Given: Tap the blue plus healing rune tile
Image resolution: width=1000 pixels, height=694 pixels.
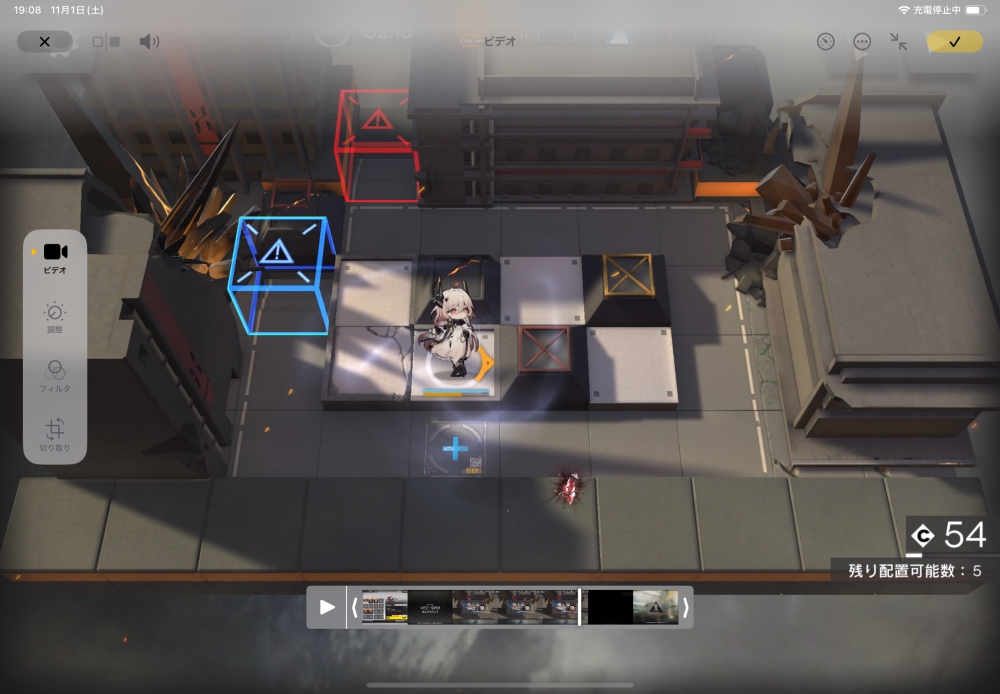Looking at the screenshot, I should [455, 449].
